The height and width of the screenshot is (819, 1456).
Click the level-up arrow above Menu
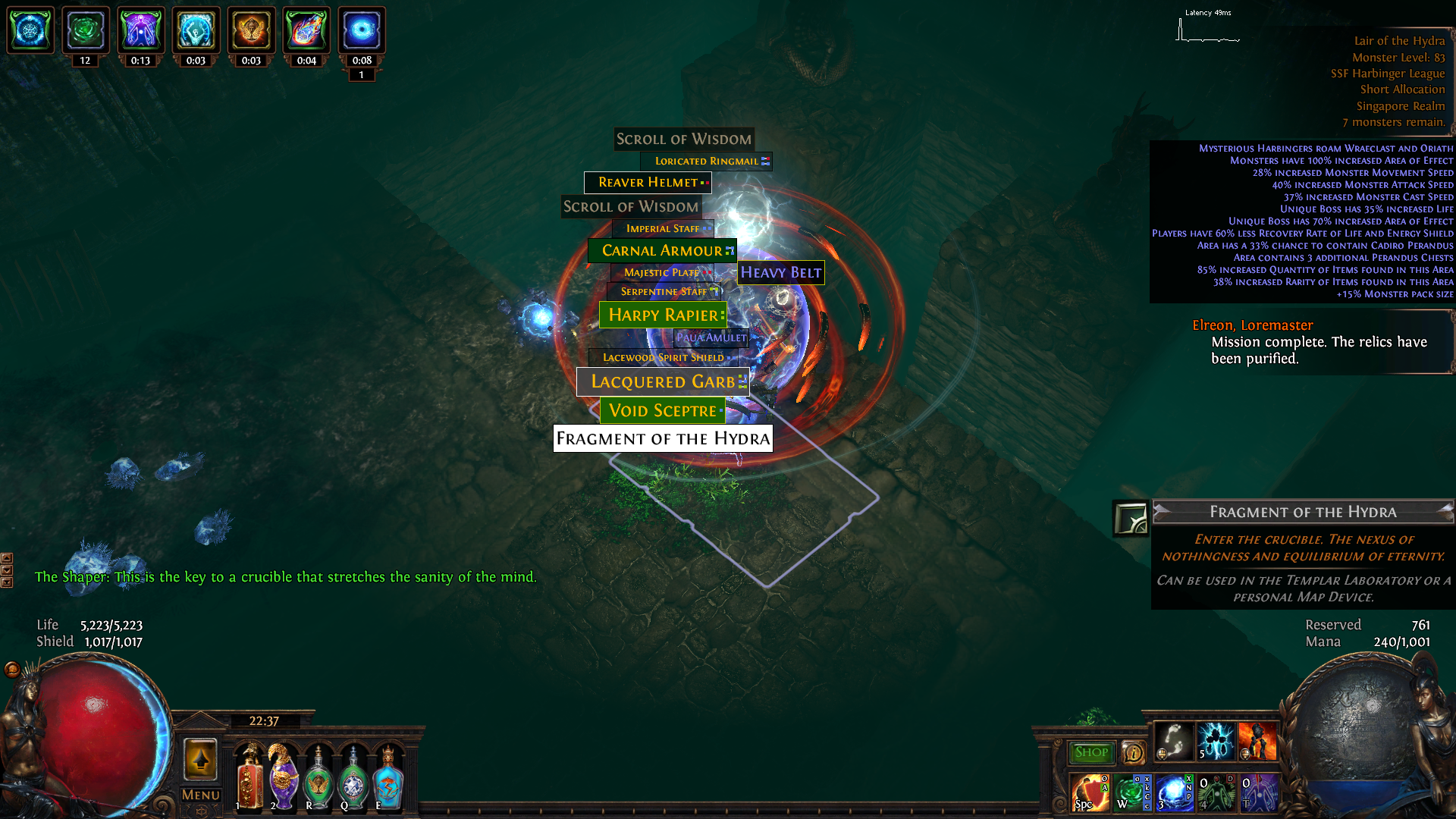click(x=201, y=761)
